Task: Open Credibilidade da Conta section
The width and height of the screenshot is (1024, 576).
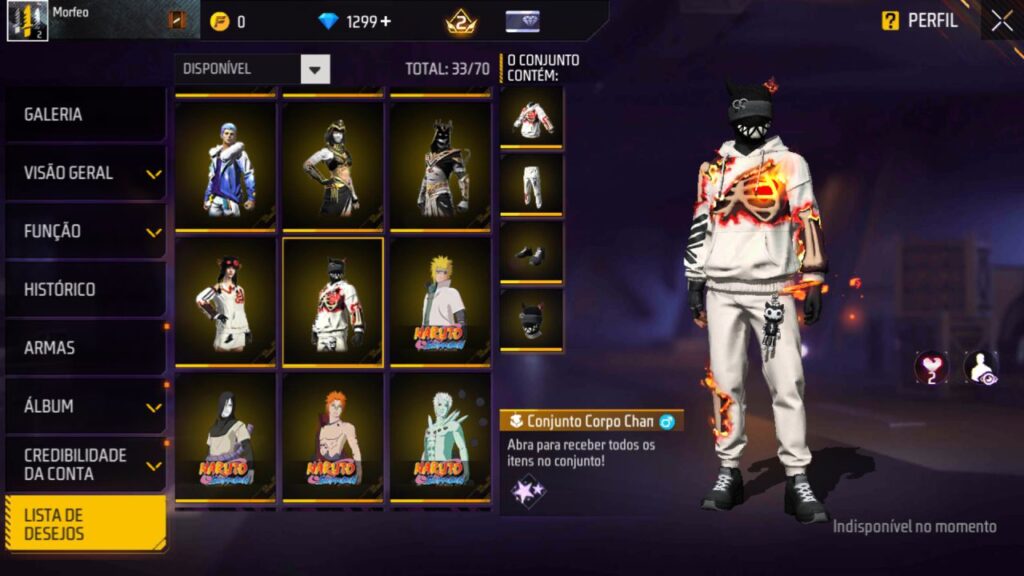Action: tap(84, 464)
